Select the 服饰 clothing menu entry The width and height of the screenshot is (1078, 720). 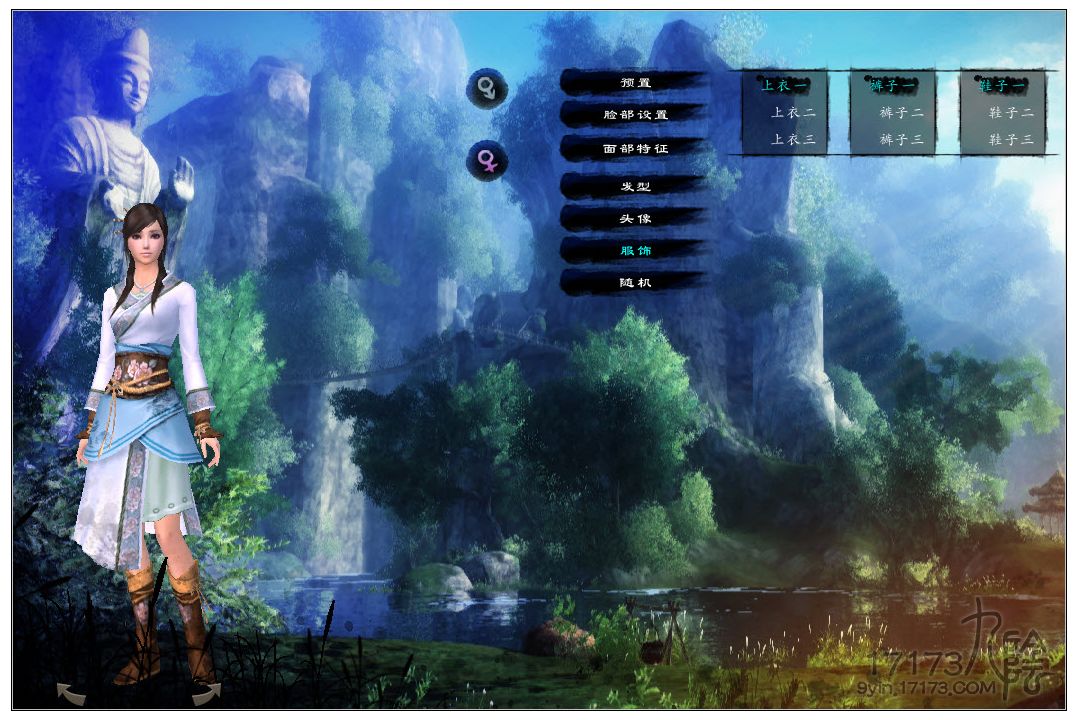click(634, 250)
